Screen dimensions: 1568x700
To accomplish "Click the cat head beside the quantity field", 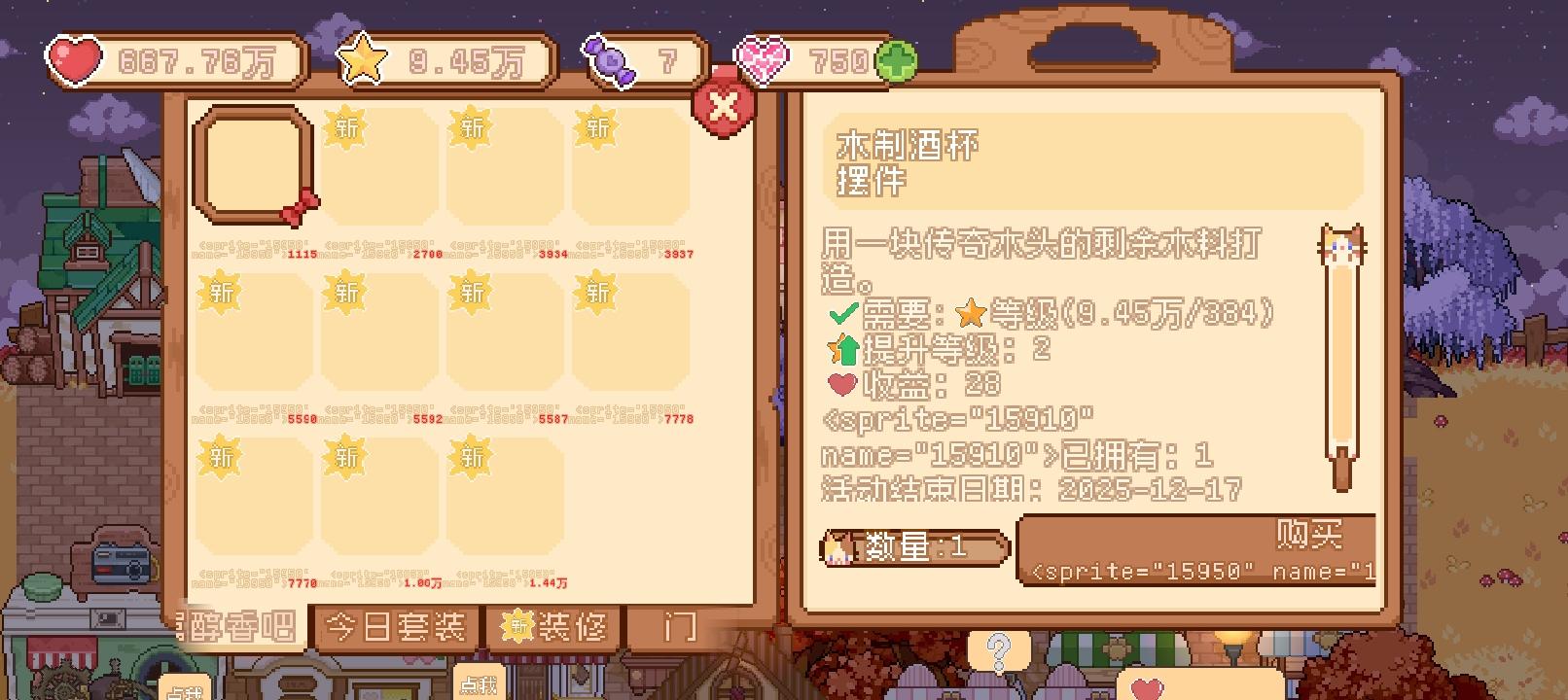I will tap(838, 546).
